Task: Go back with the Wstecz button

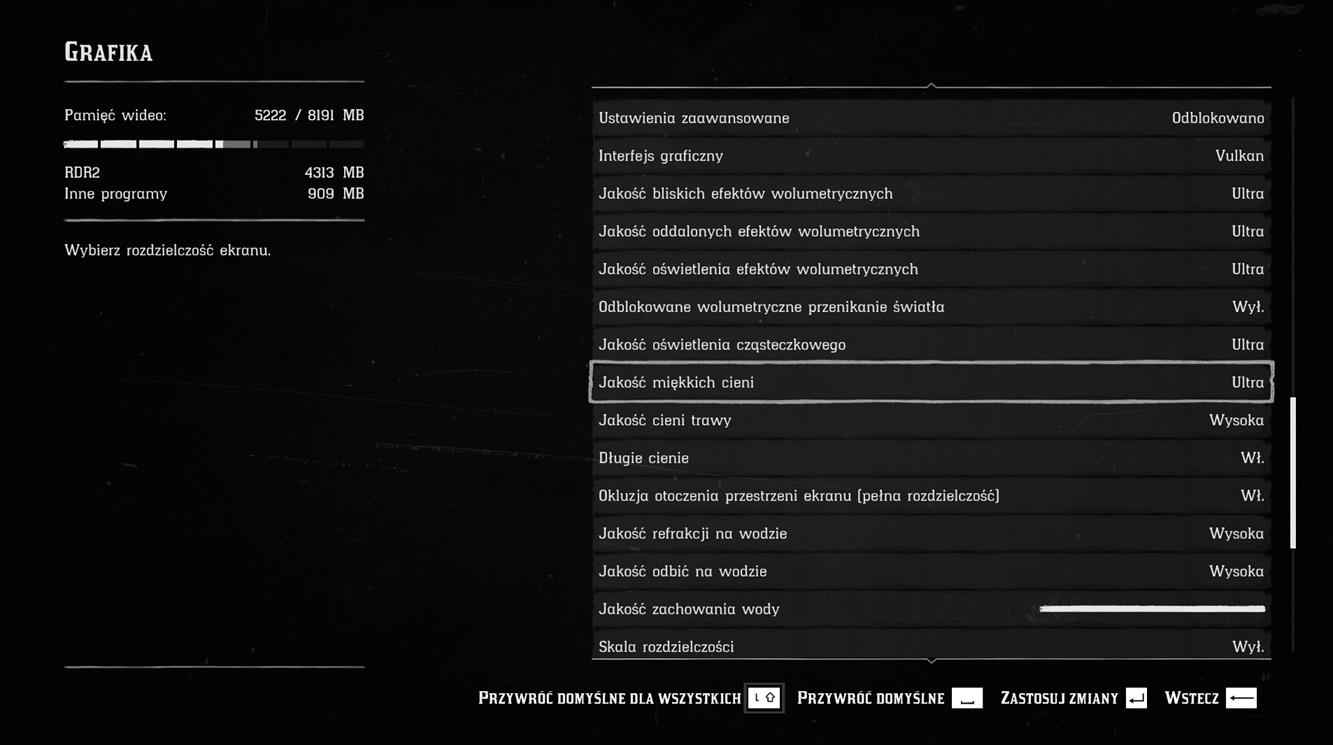Action: tap(1210, 698)
